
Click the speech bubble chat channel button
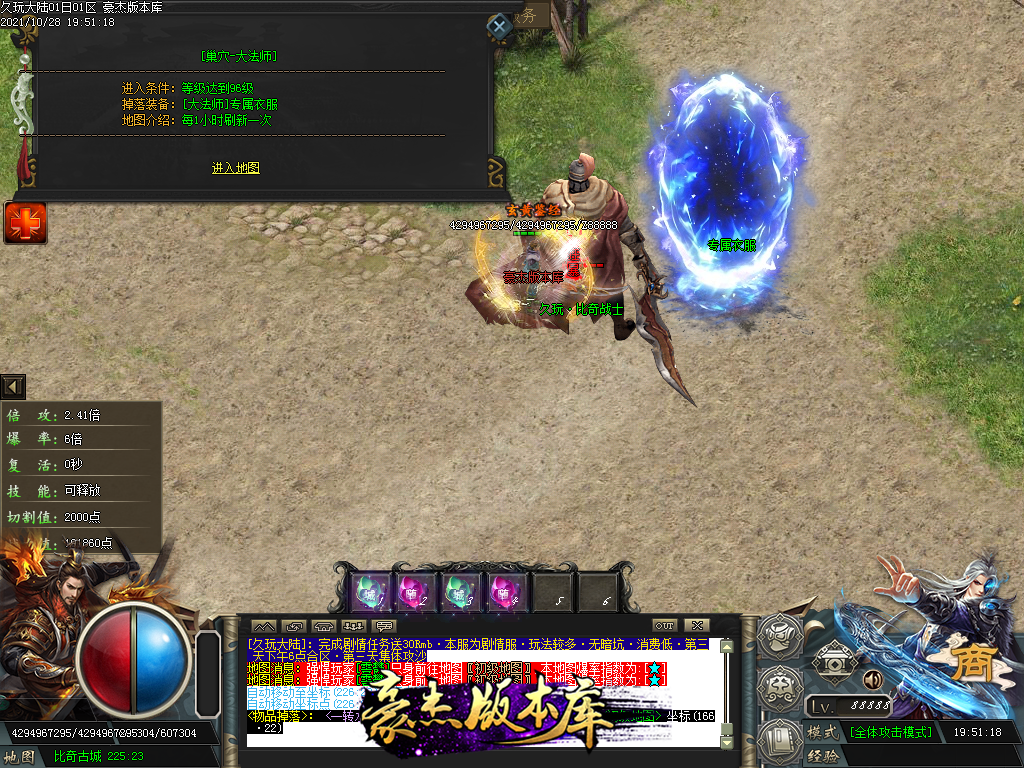point(383,626)
